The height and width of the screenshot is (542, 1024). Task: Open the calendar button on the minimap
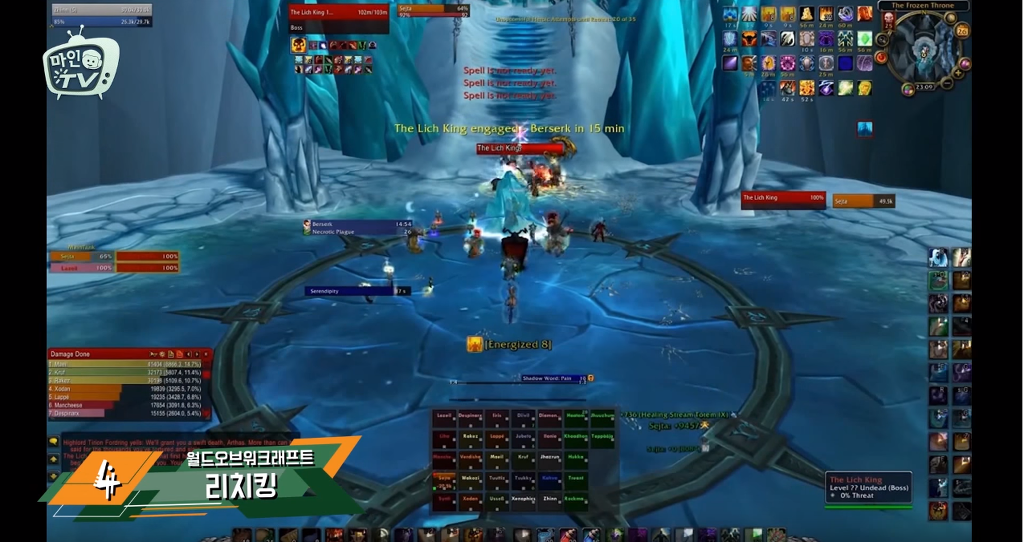coord(963,30)
